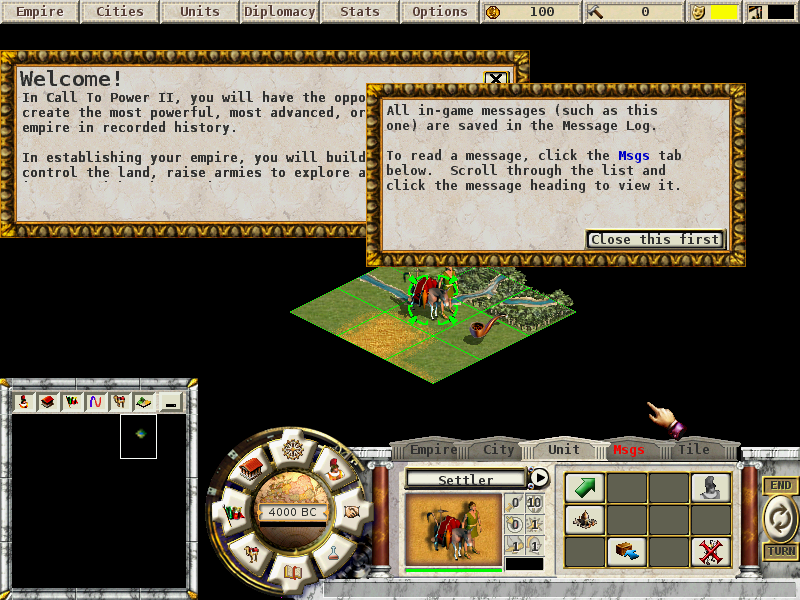Click the 'Close this first' button
This screenshot has width=800, height=600.
655,239
